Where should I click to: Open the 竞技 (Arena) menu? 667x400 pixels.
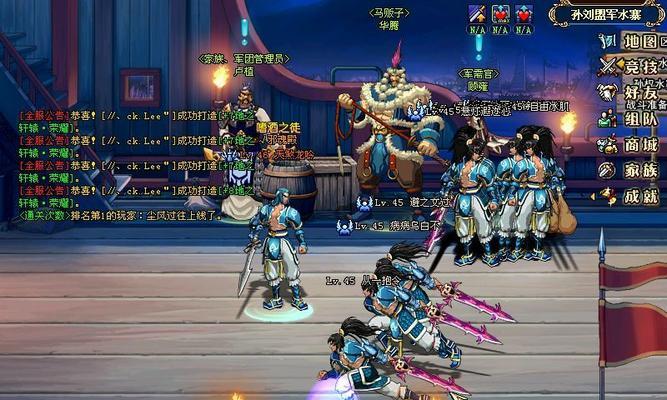633,67
